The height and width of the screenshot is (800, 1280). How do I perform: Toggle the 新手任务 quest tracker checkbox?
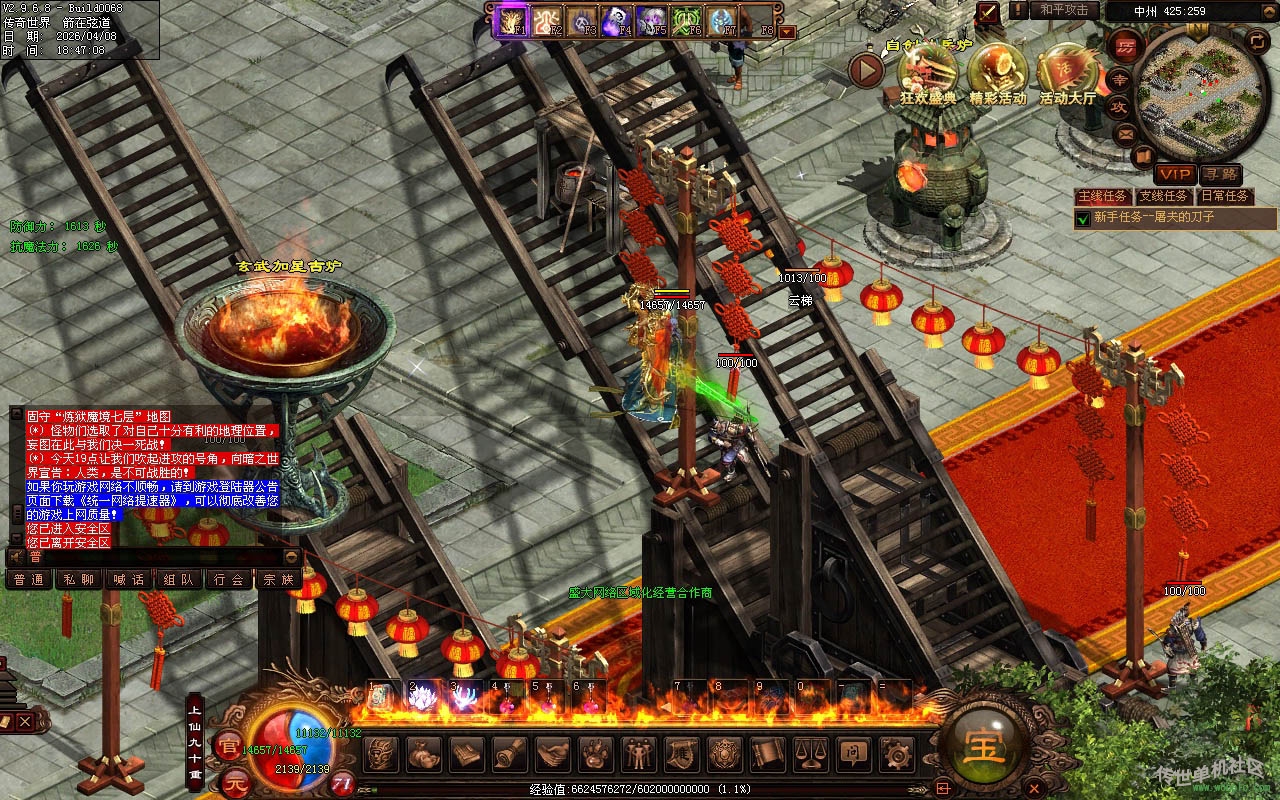pyautogui.click(x=1082, y=217)
